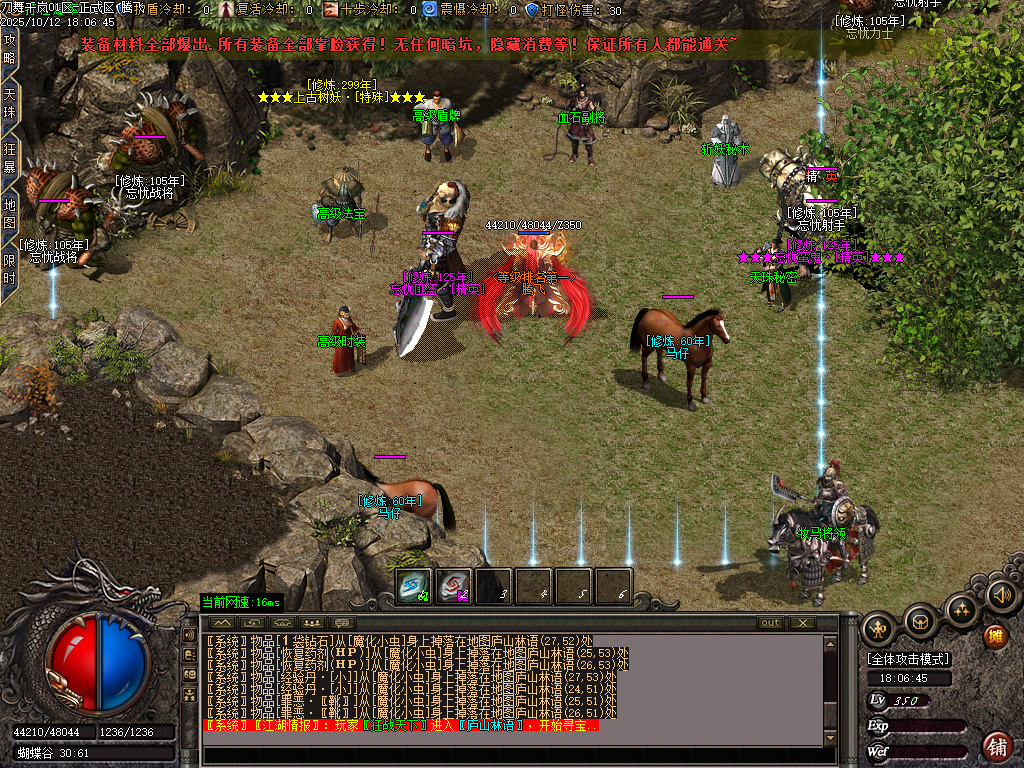Use the red rune stone in hotbar slot two
This screenshot has height=768, width=1024.
(x=454, y=587)
